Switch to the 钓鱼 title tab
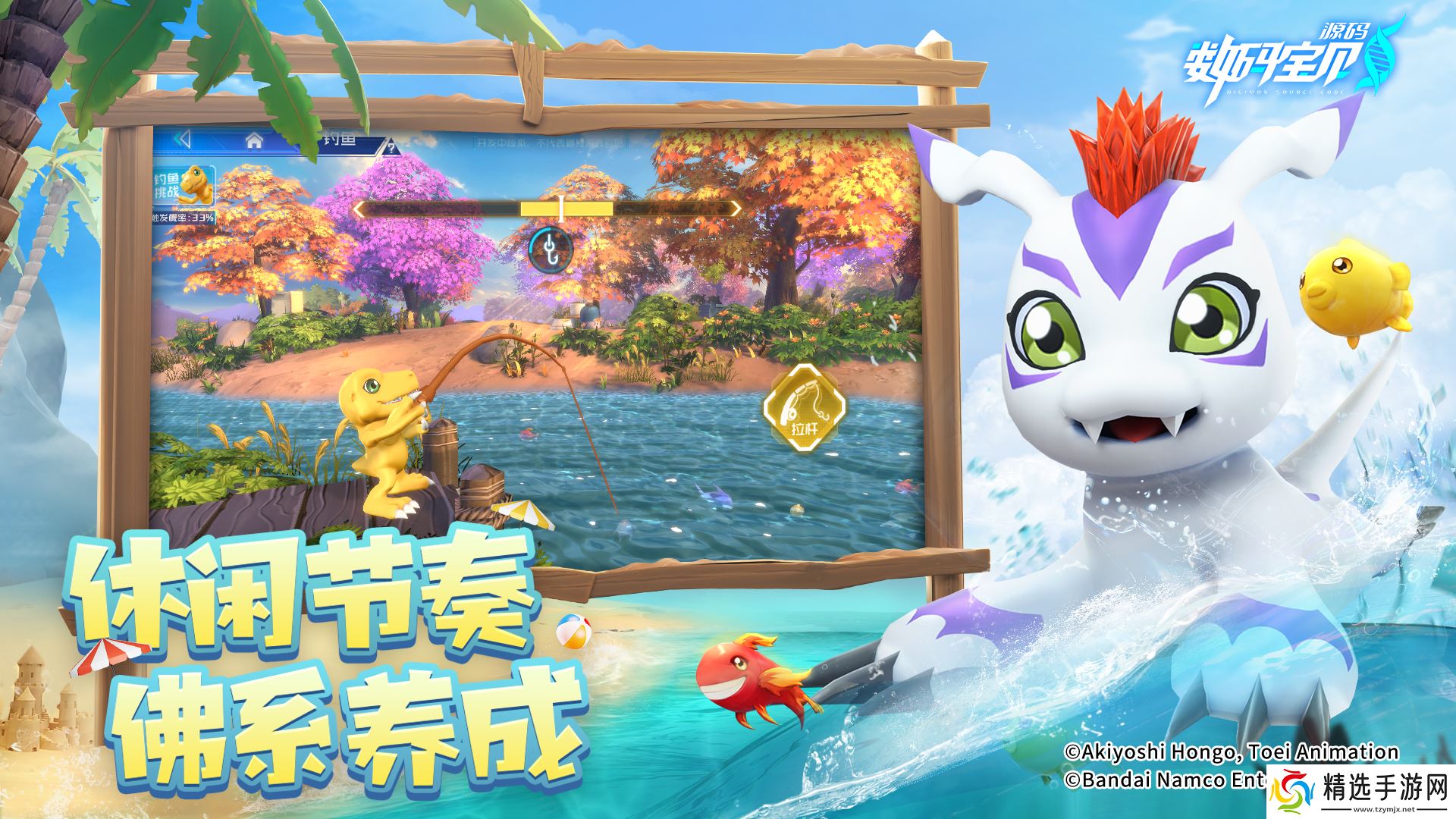This screenshot has width=1456, height=819. point(341,140)
